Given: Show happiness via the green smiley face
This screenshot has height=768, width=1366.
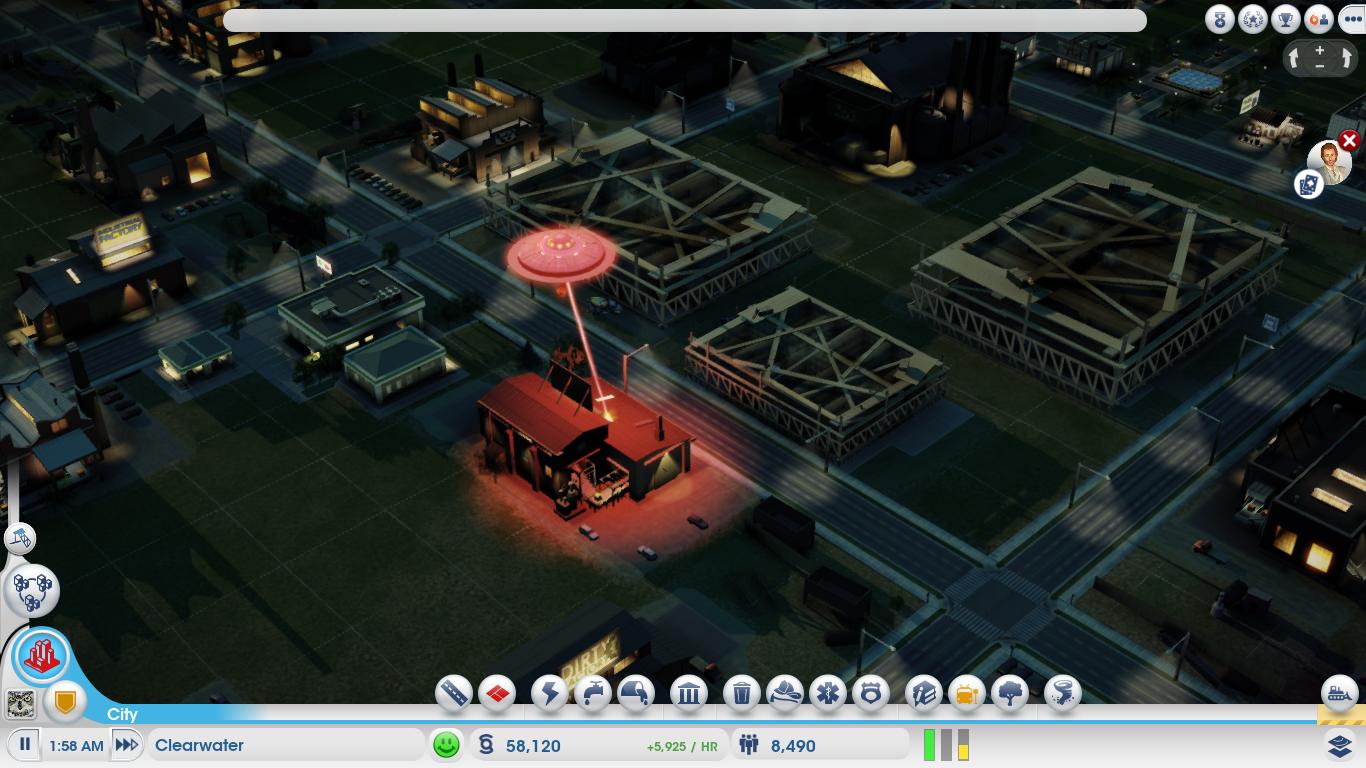Looking at the screenshot, I should click(446, 745).
